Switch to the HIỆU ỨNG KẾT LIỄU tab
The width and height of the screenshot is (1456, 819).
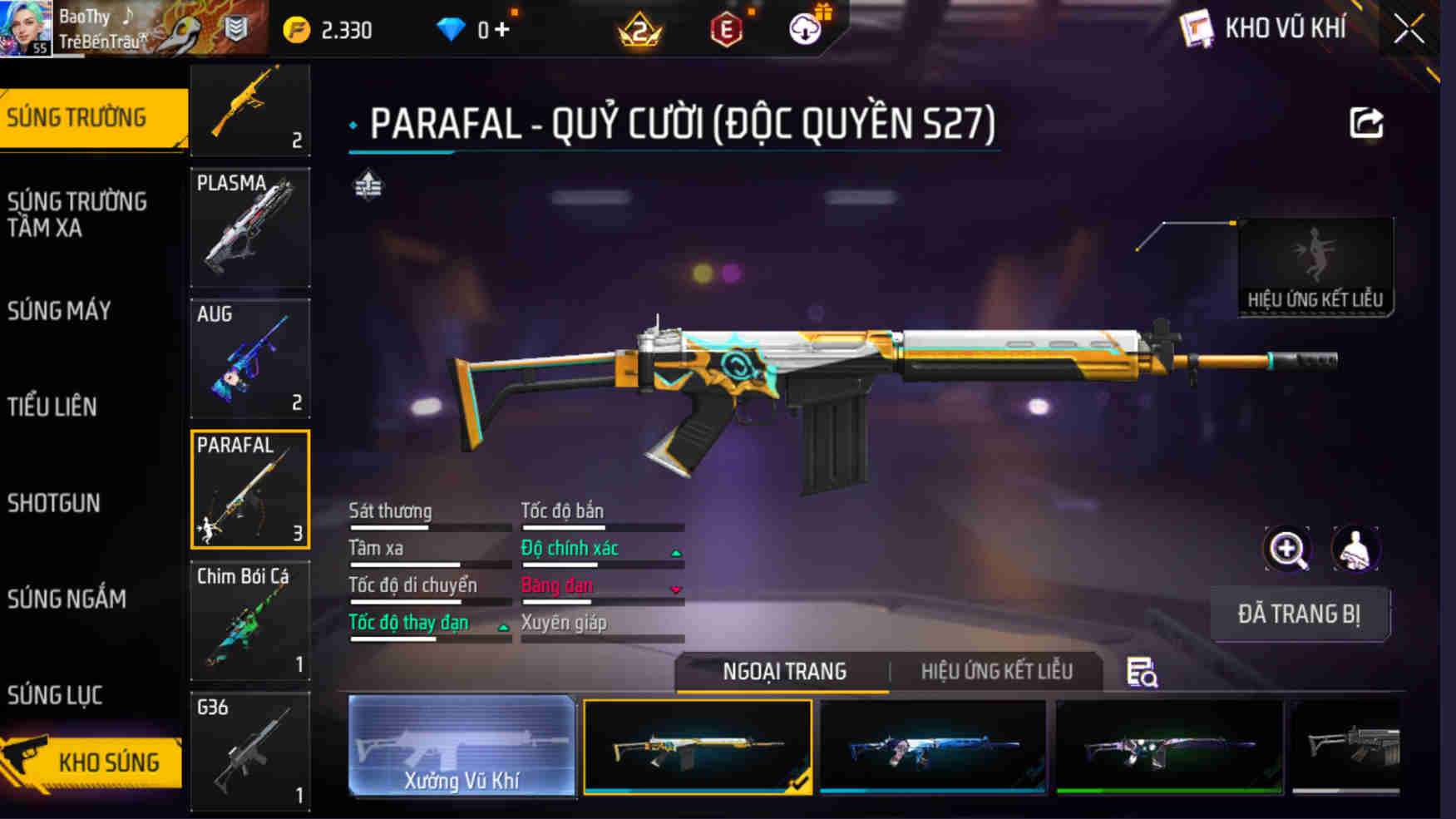(996, 671)
